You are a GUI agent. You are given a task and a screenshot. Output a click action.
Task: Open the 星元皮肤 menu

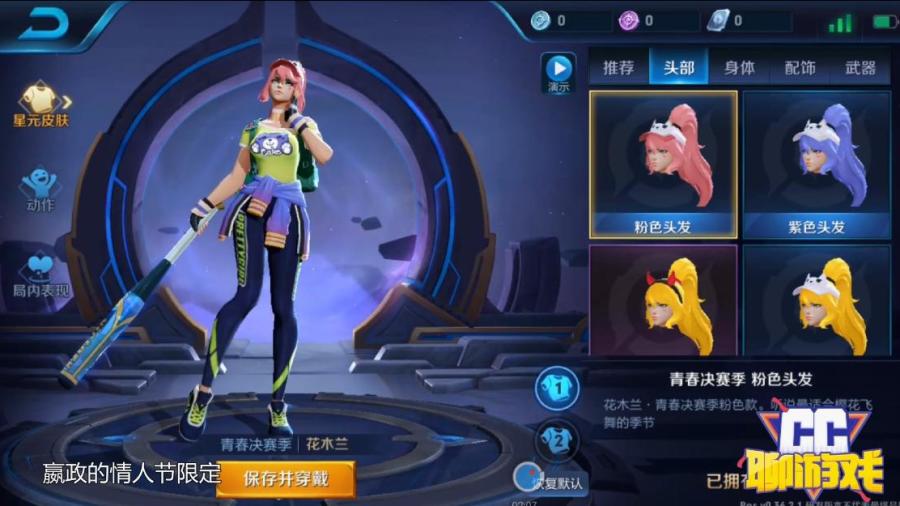(41, 104)
